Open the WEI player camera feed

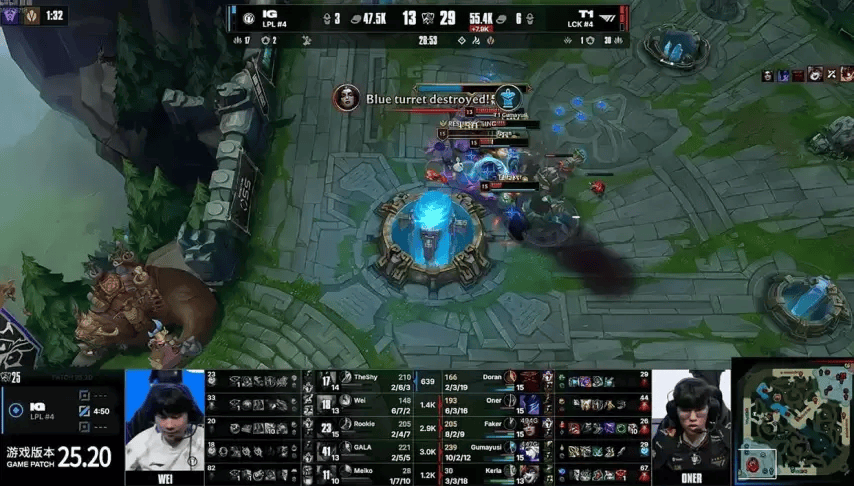[164, 421]
